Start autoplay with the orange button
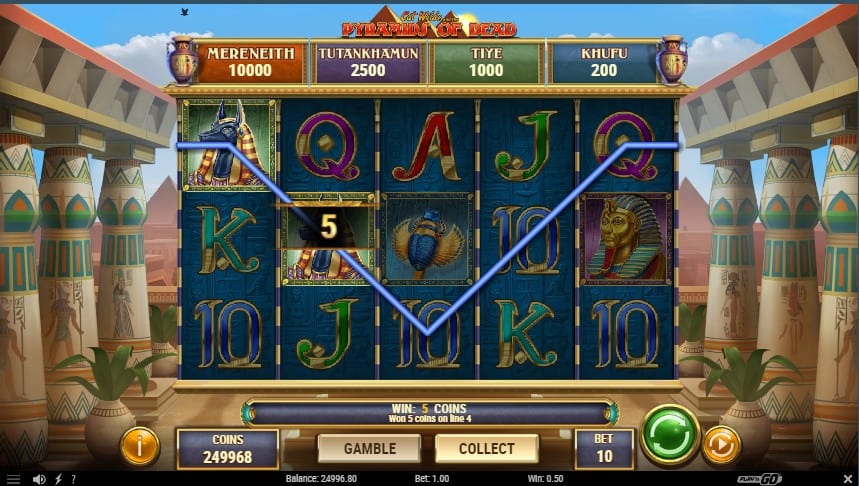This screenshot has height=486, width=859. (721, 445)
